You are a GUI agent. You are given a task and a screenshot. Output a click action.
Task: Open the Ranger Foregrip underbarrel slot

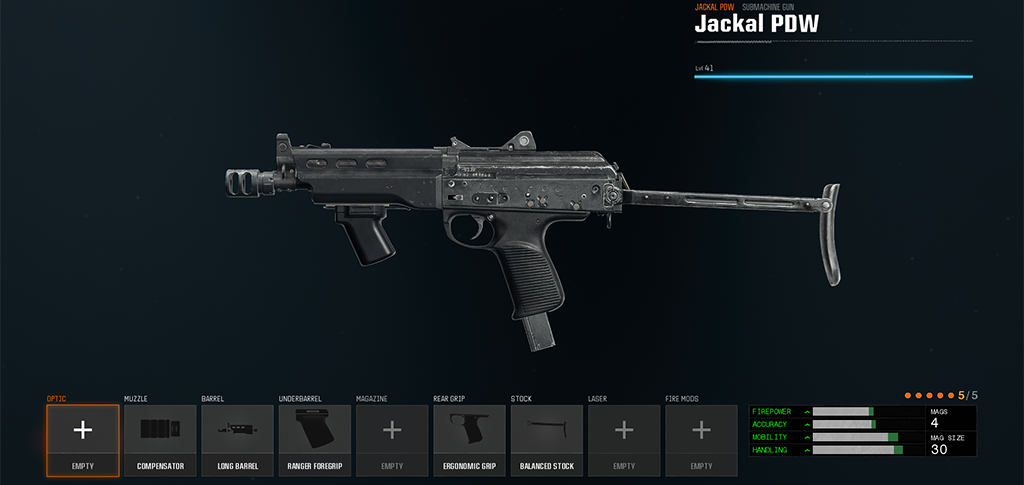315,440
